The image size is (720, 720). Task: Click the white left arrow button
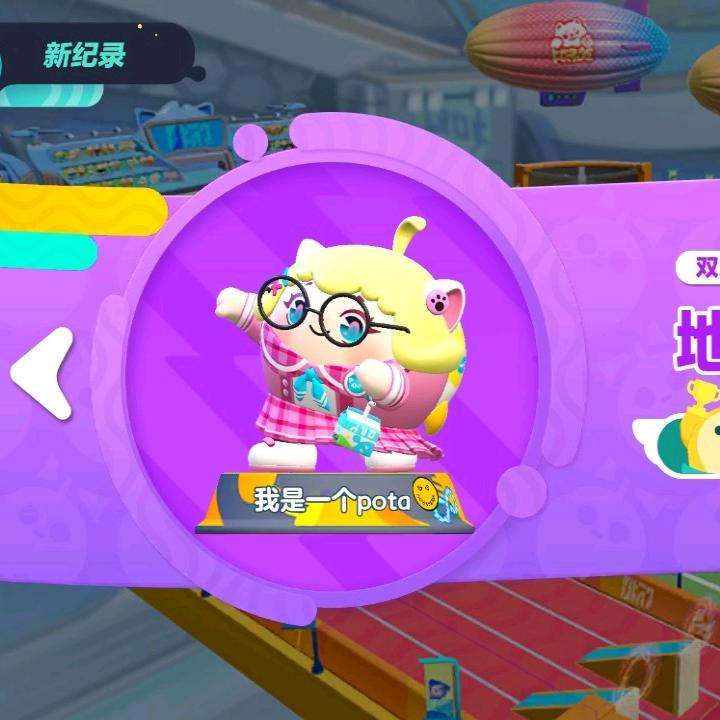tap(44, 373)
